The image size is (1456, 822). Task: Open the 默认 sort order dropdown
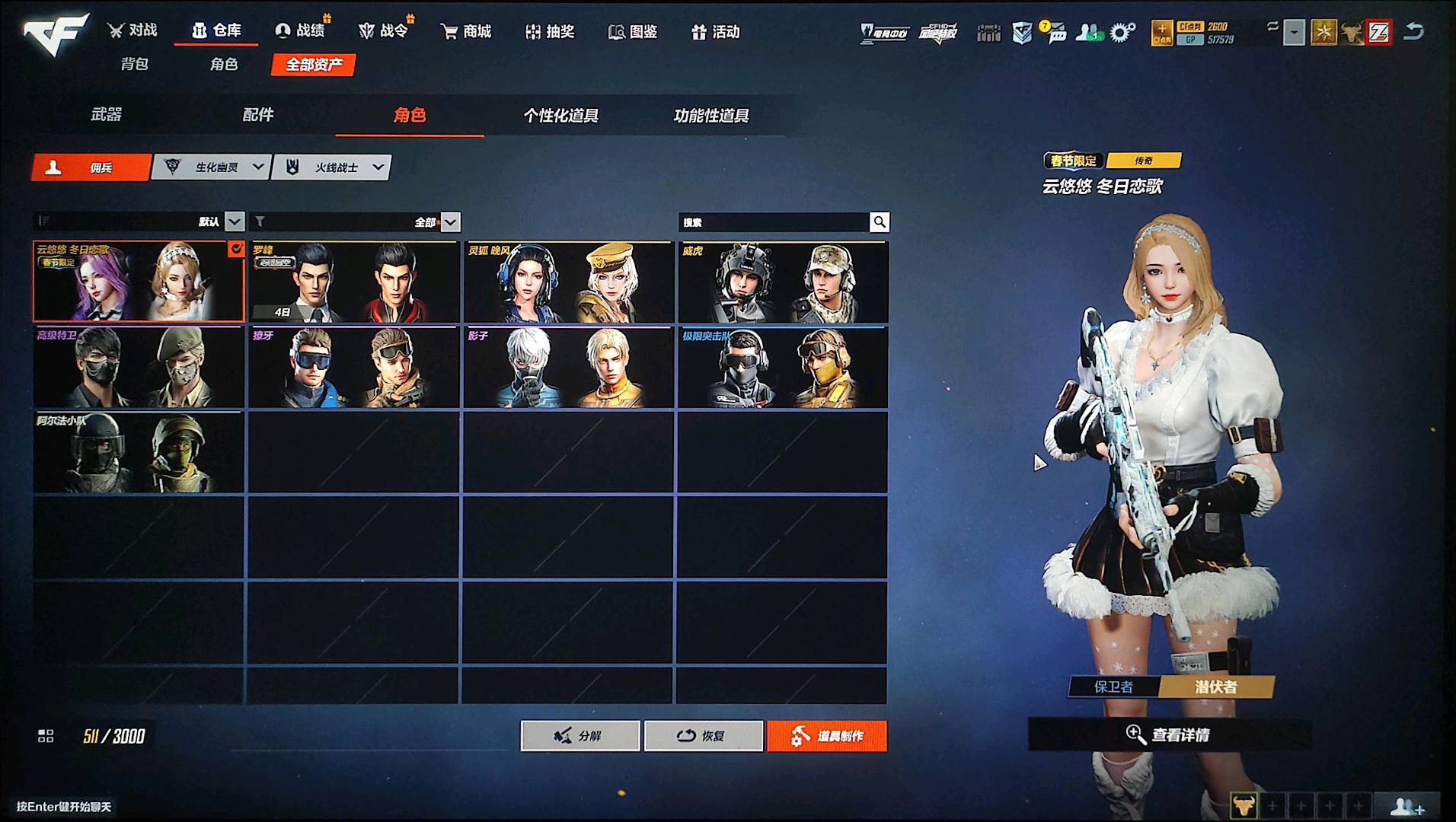[x=235, y=221]
